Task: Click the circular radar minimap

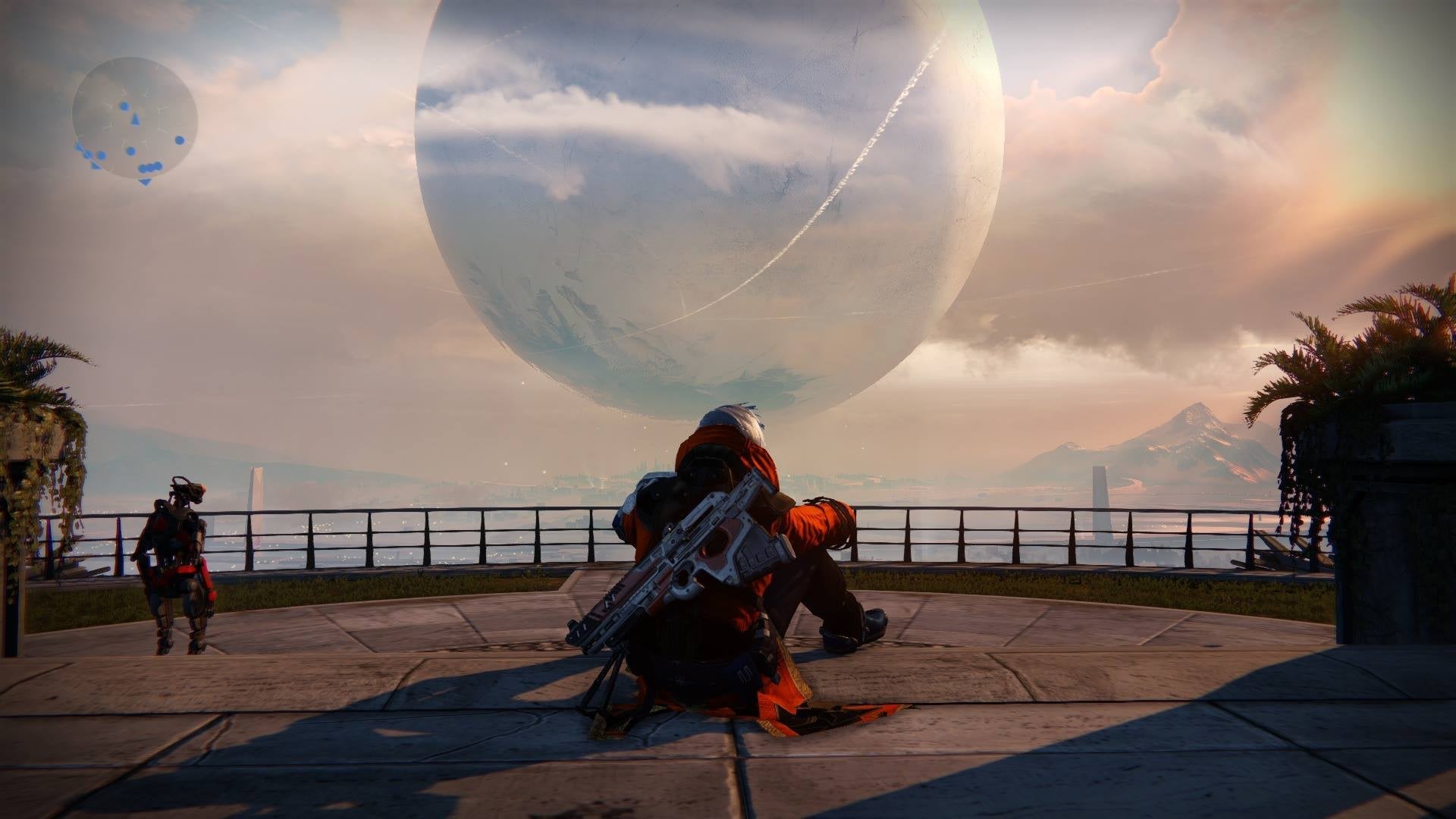Action: pos(135,118)
